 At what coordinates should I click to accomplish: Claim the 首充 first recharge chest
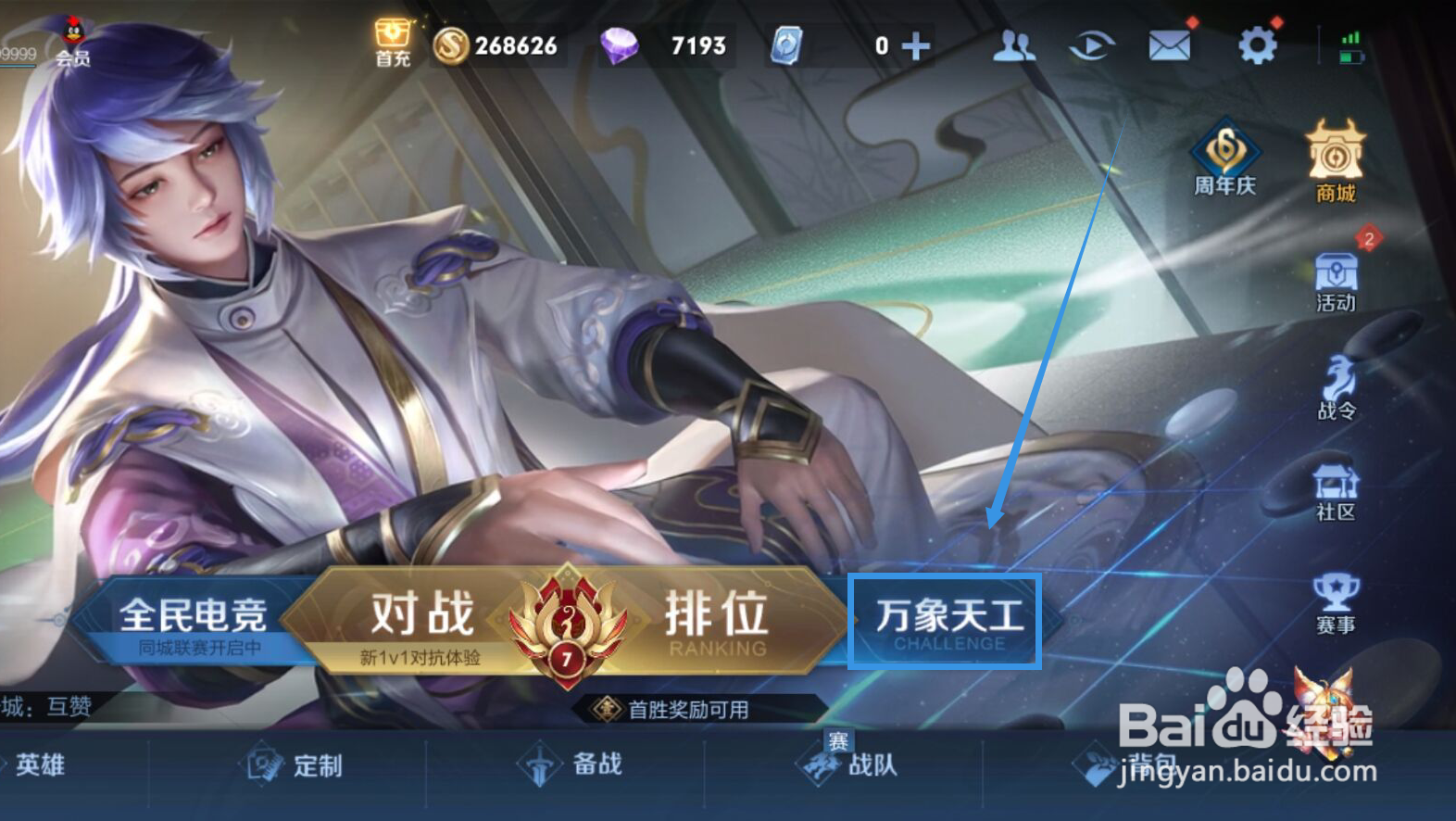point(392,40)
